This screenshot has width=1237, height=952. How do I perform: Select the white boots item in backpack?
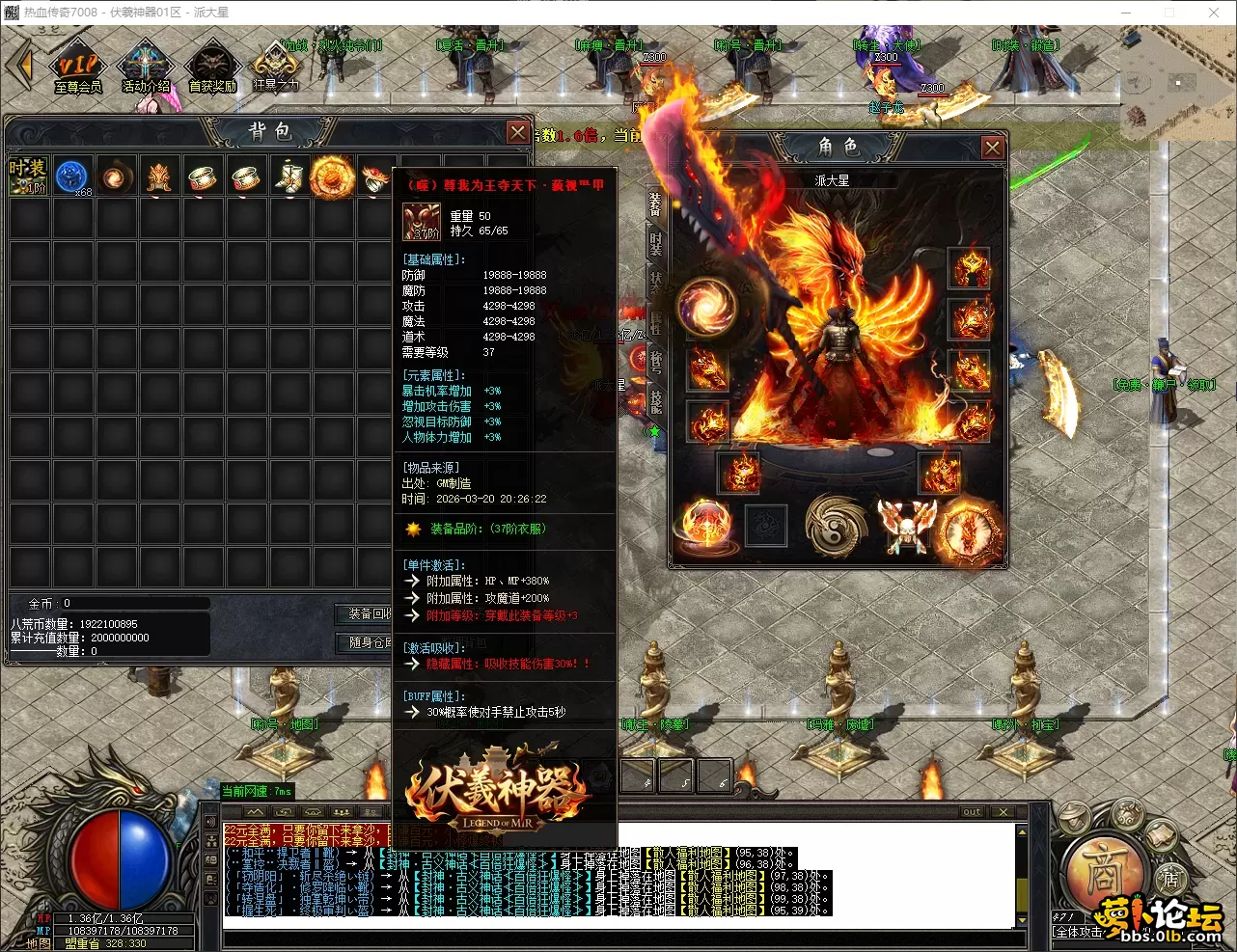pyautogui.click(x=289, y=177)
